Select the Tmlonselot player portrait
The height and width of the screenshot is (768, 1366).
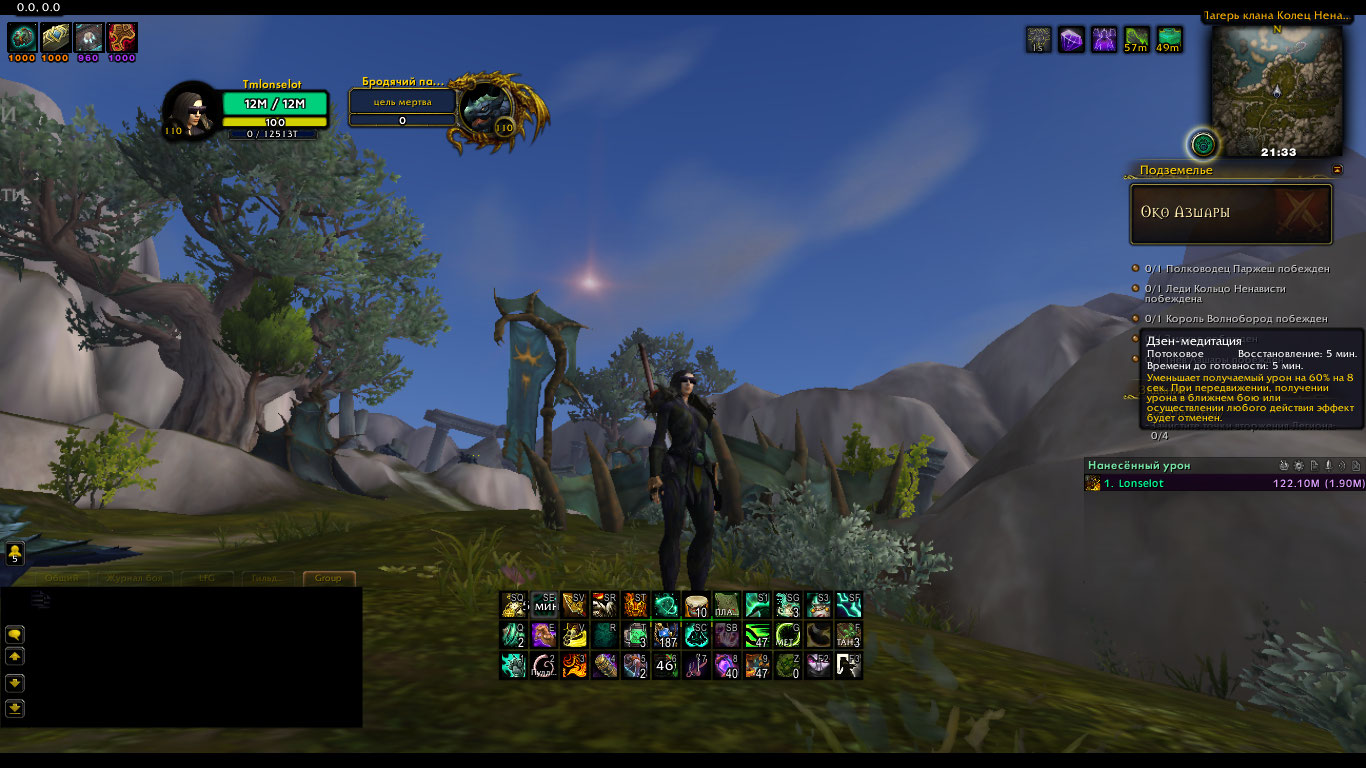[x=189, y=110]
